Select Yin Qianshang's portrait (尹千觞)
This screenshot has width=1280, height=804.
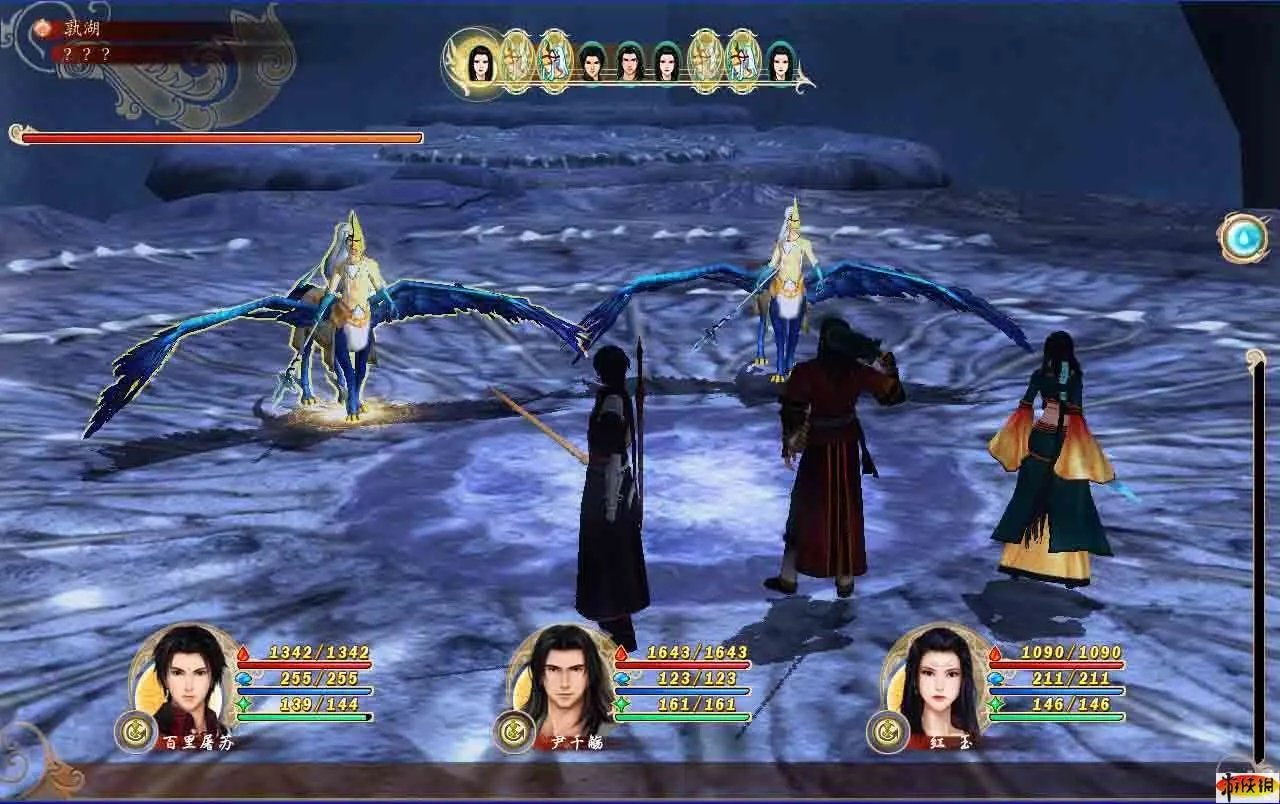tap(565, 678)
